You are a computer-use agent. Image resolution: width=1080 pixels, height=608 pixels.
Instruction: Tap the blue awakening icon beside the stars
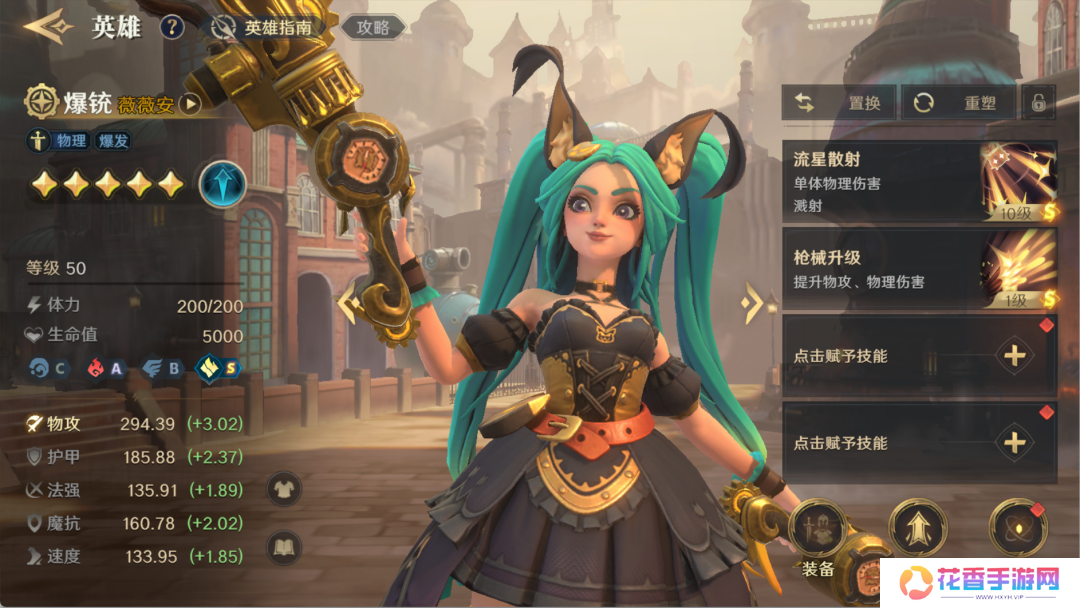point(222,185)
